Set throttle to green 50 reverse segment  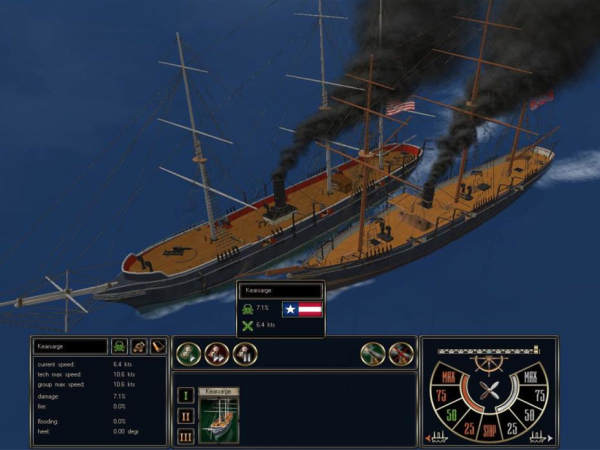tap(451, 413)
